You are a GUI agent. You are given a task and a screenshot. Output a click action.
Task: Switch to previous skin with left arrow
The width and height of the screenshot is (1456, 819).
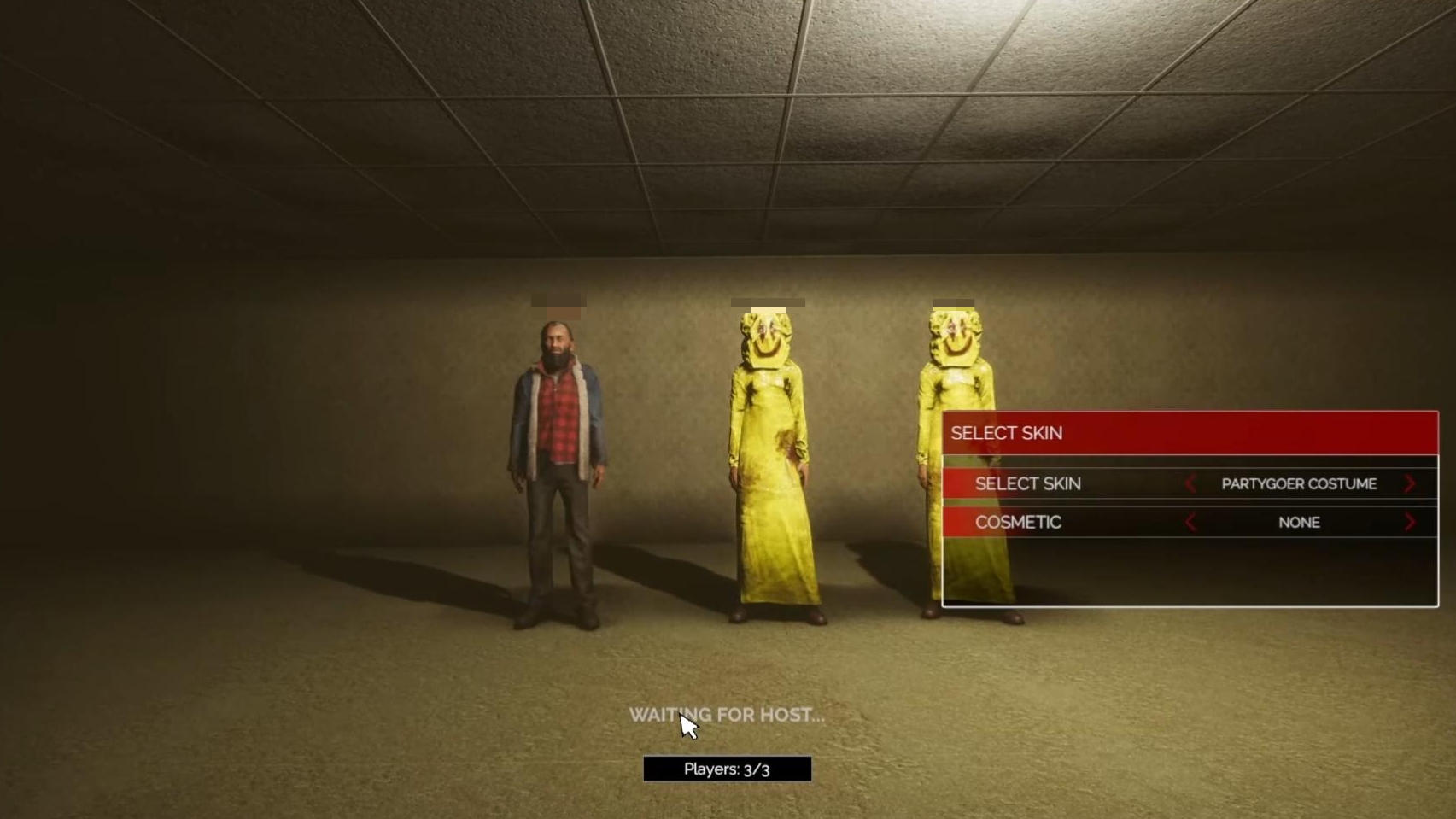tap(1190, 484)
